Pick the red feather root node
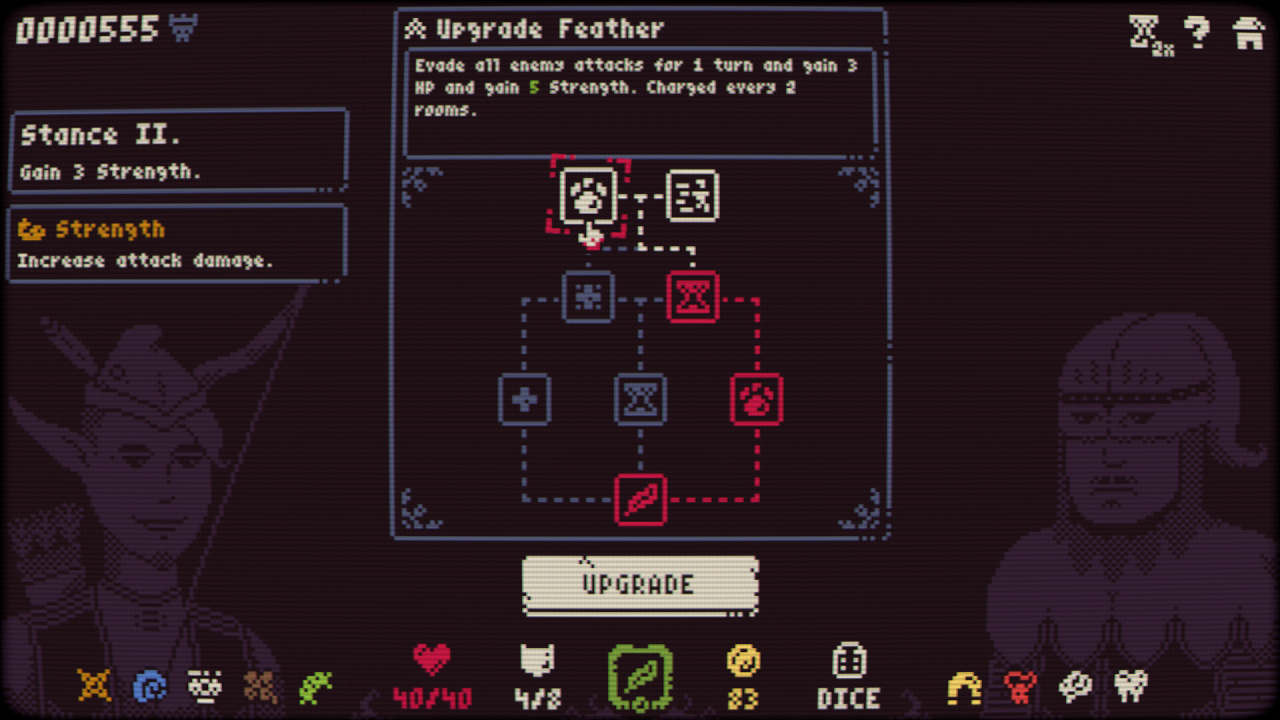Viewport: 1280px width, 720px height. (x=640, y=499)
